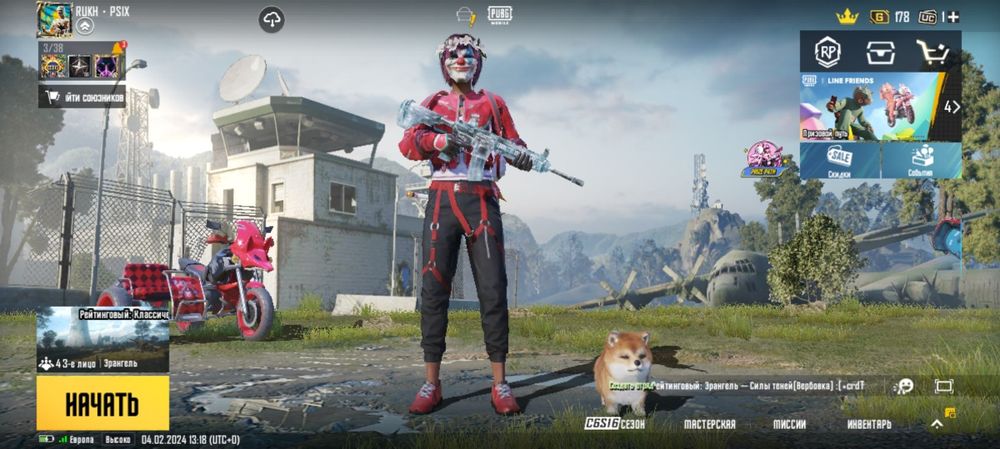Screen dimensions: 1000x449
Task: Expand the bottom menu with the up arrow
Action: point(937,424)
